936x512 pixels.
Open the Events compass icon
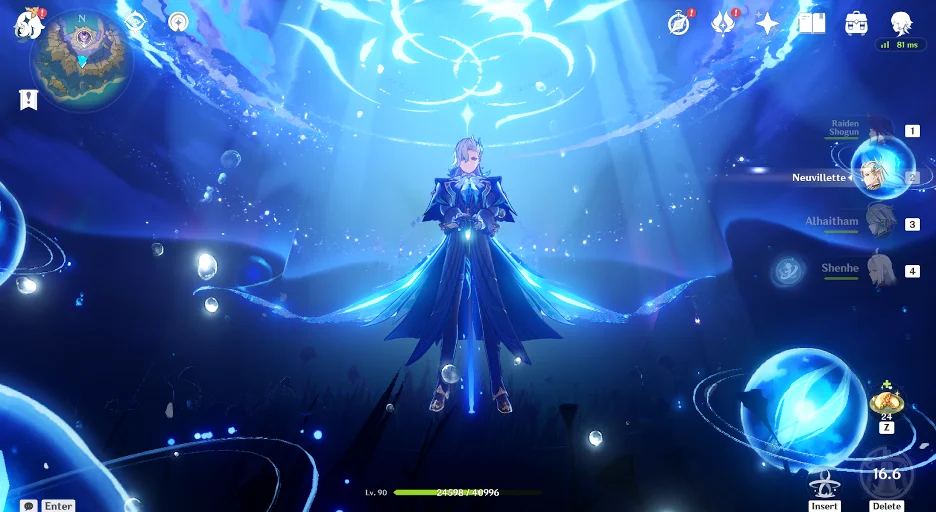point(679,23)
